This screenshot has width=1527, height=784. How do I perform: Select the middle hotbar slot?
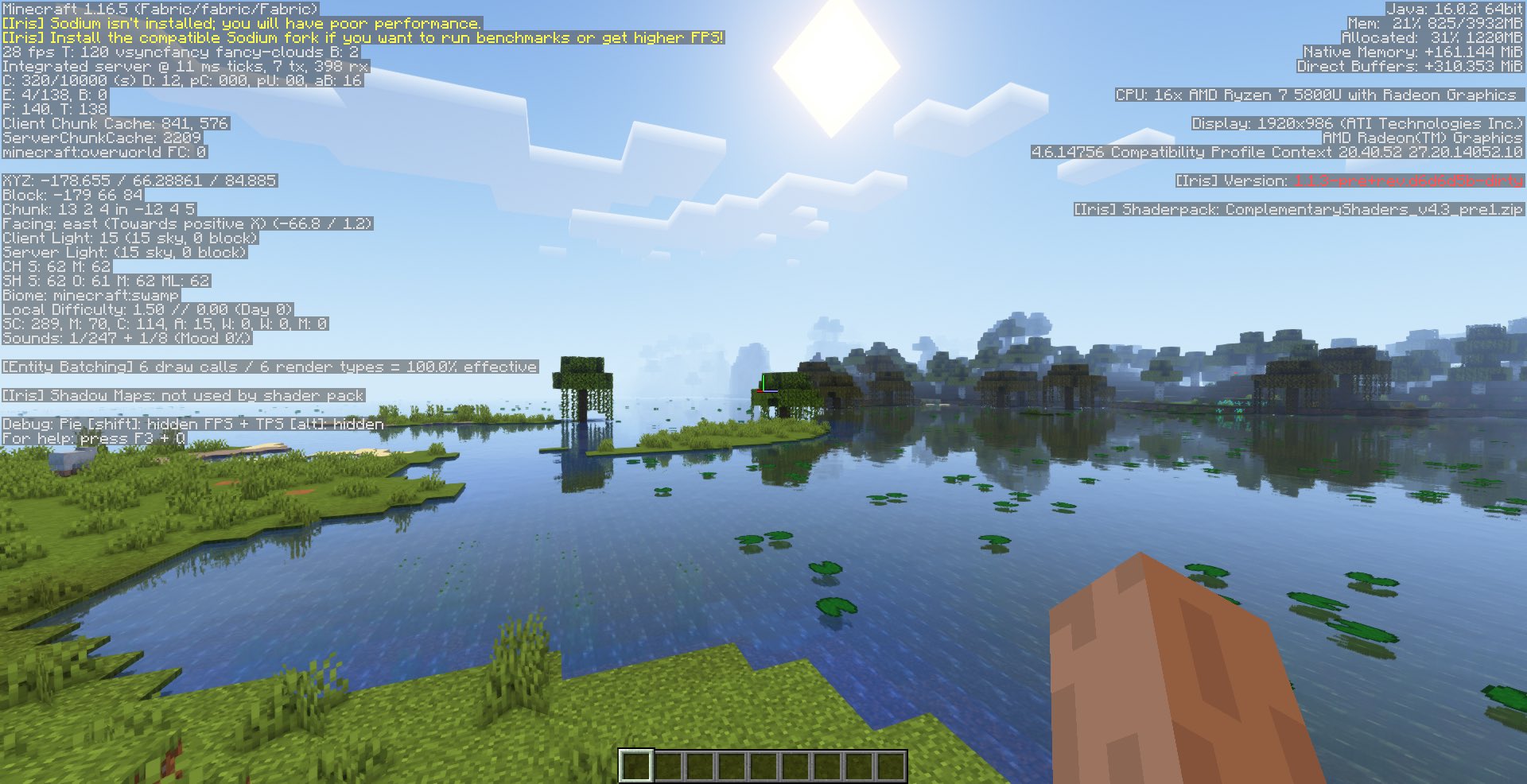click(766, 763)
